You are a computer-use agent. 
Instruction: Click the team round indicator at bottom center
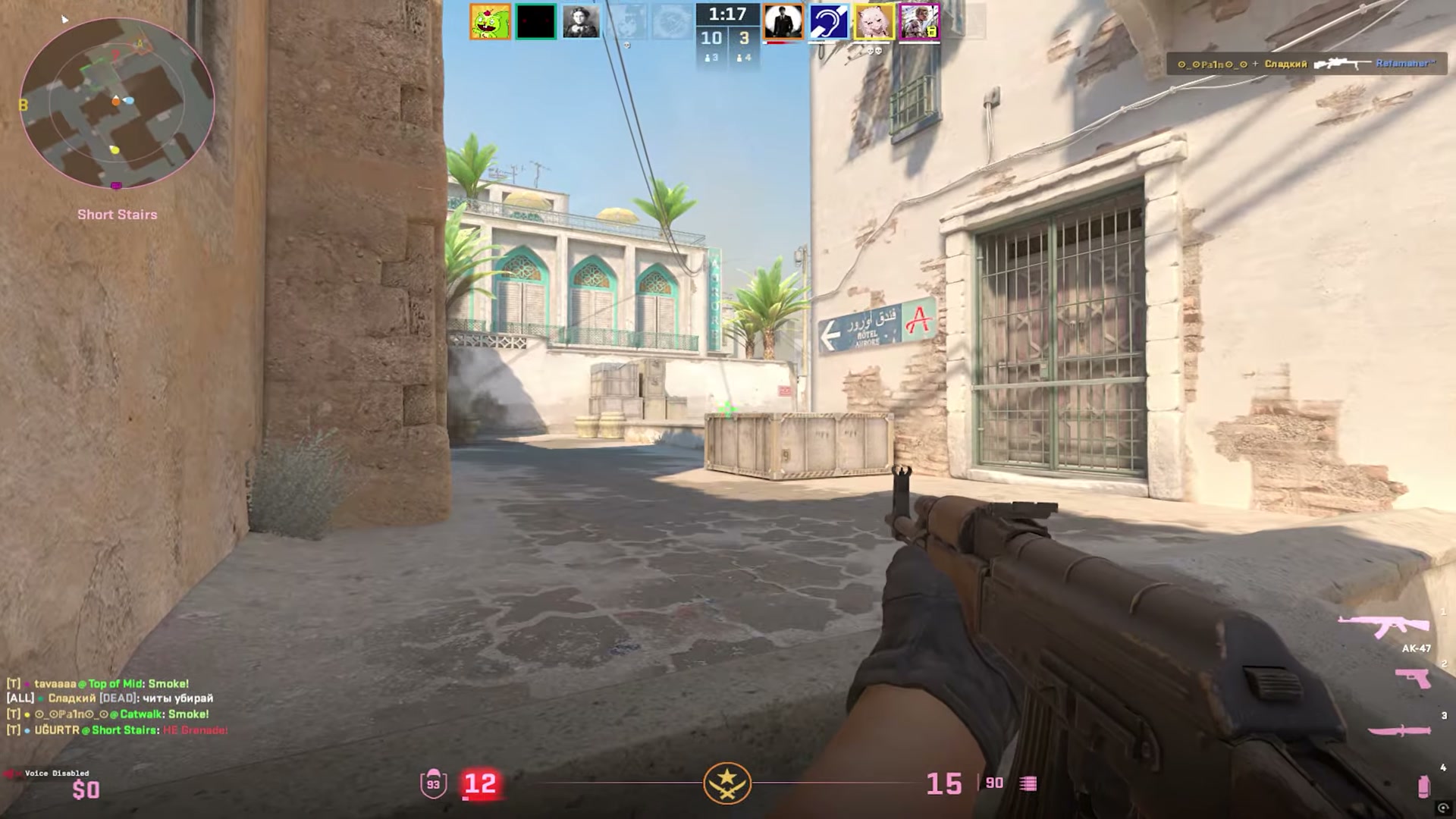[727, 783]
